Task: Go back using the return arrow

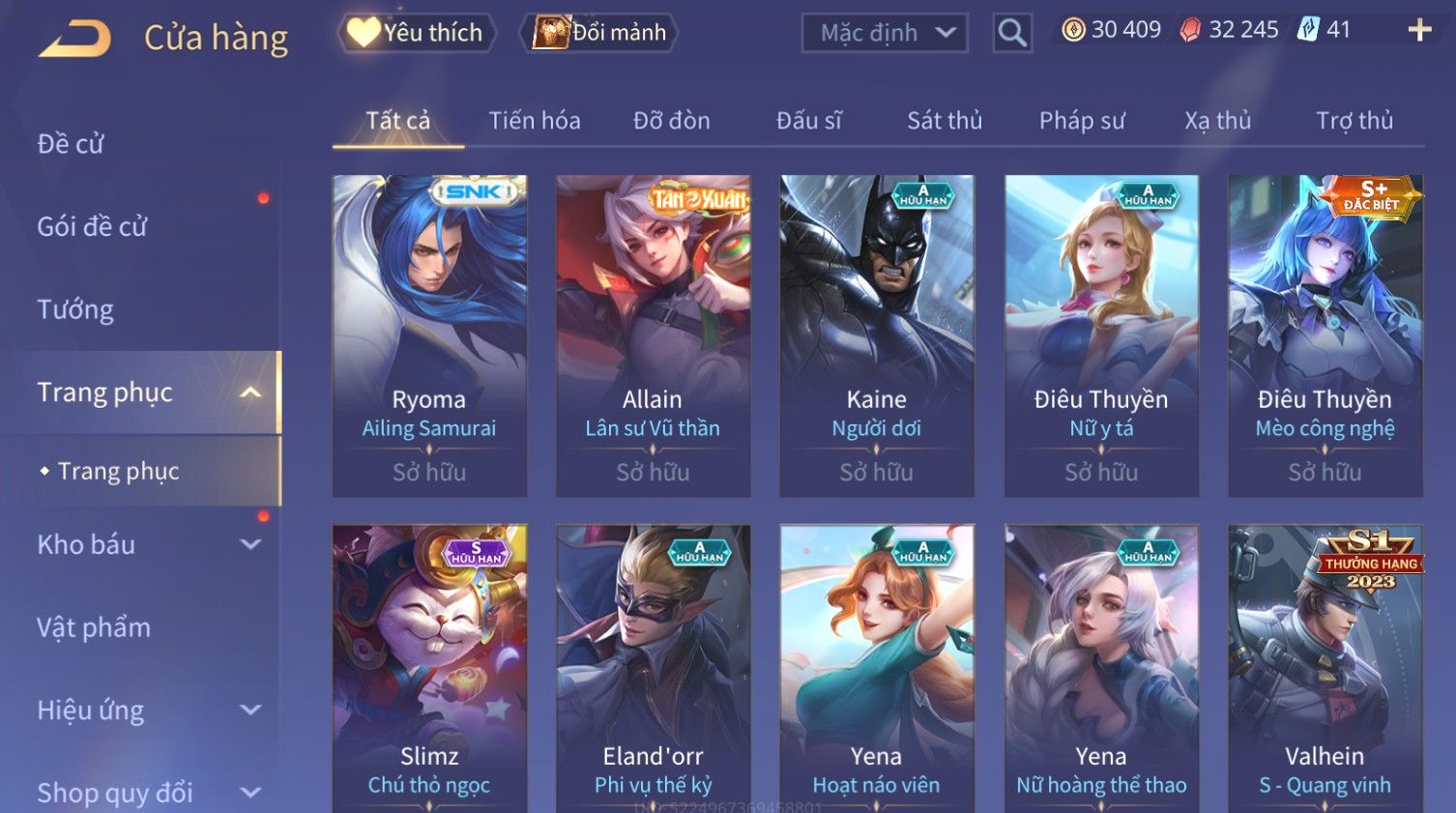Action: click(x=75, y=39)
